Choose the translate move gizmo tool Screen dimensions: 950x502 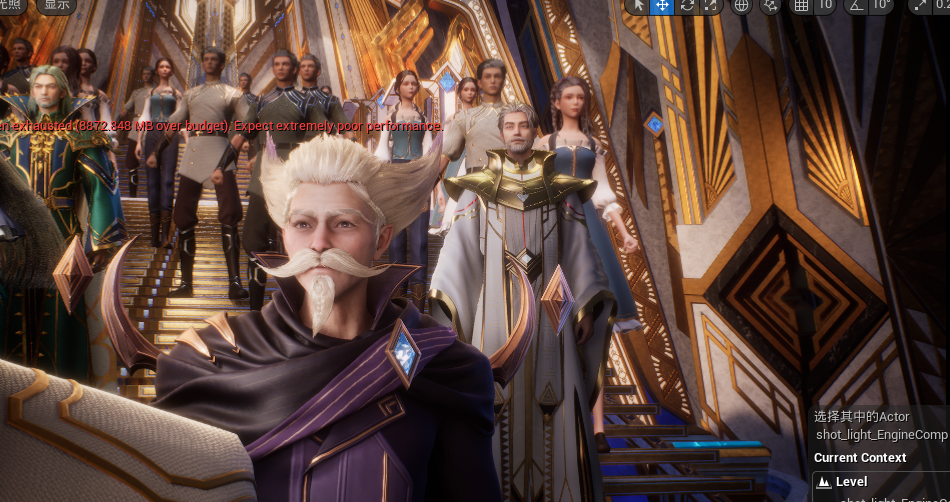coord(662,5)
